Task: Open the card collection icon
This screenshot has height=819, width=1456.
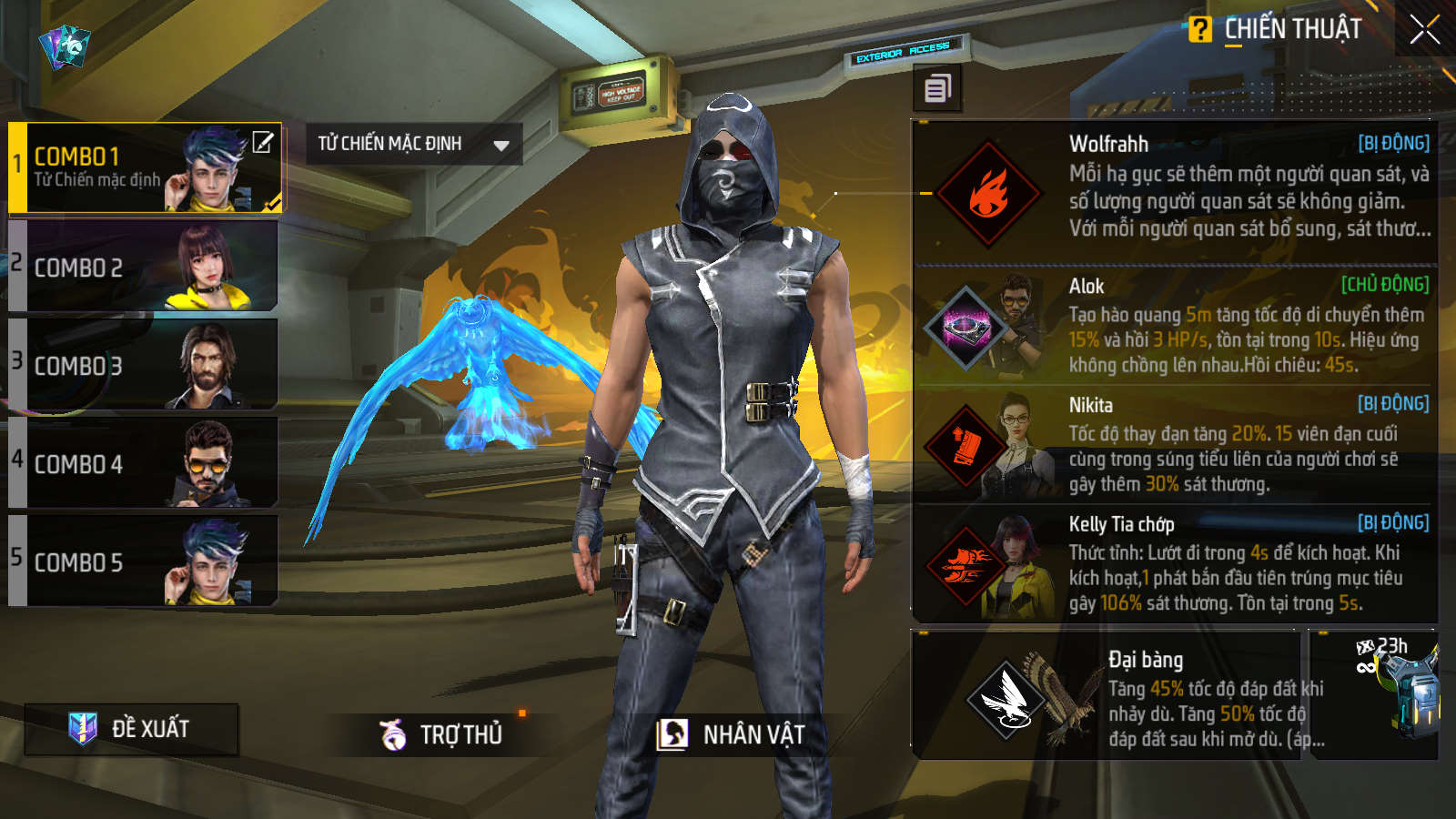Action: [x=65, y=45]
